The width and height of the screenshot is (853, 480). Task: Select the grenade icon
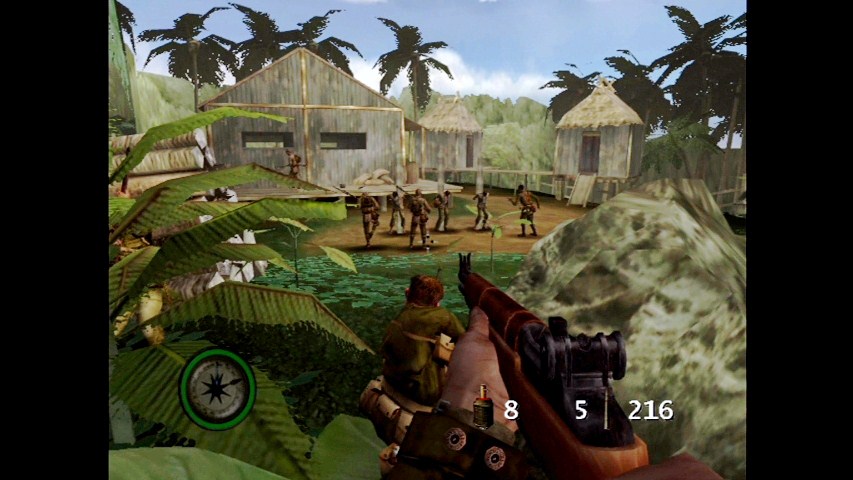(482, 408)
